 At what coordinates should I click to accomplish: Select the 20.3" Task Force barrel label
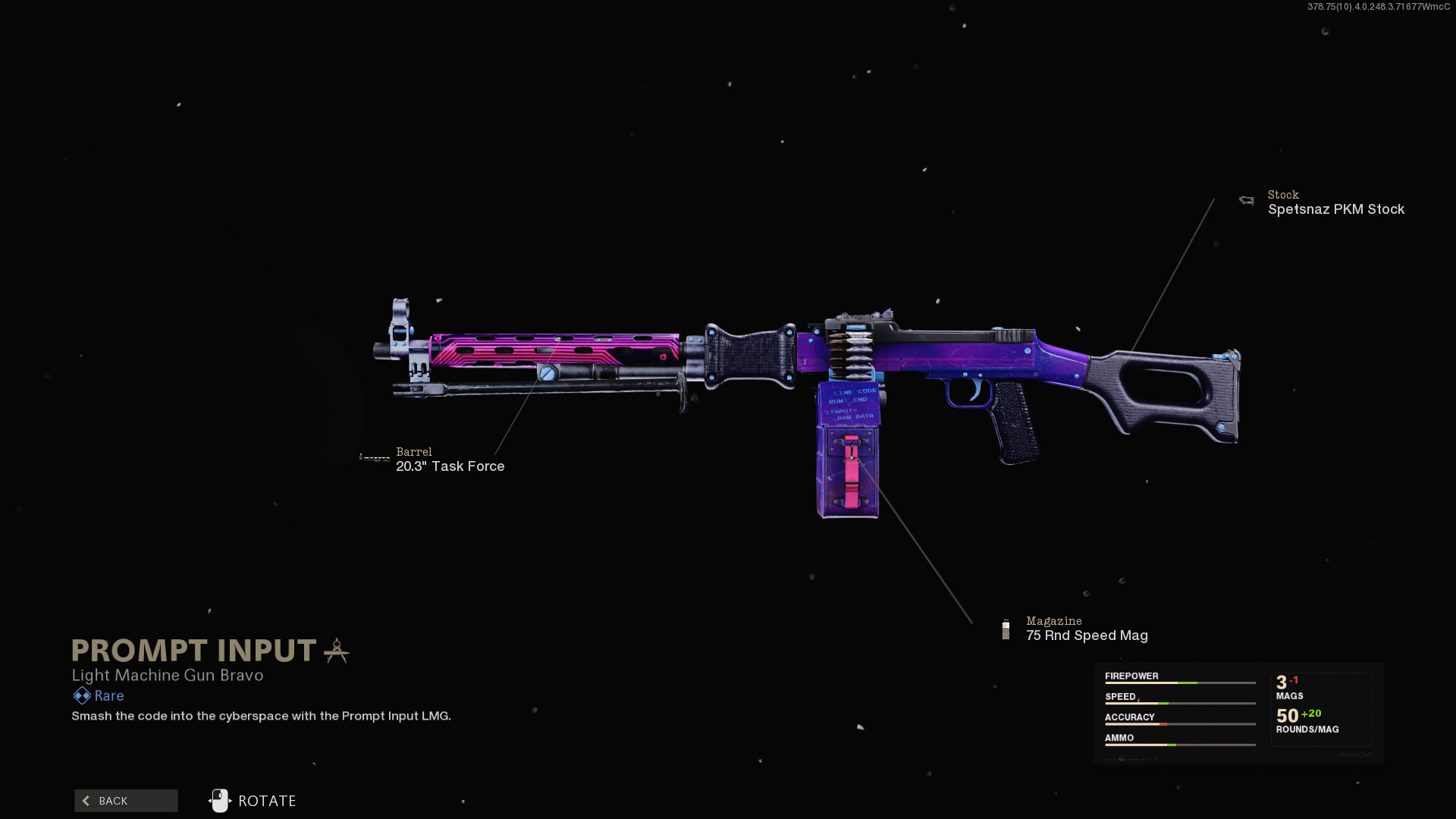pos(450,466)
